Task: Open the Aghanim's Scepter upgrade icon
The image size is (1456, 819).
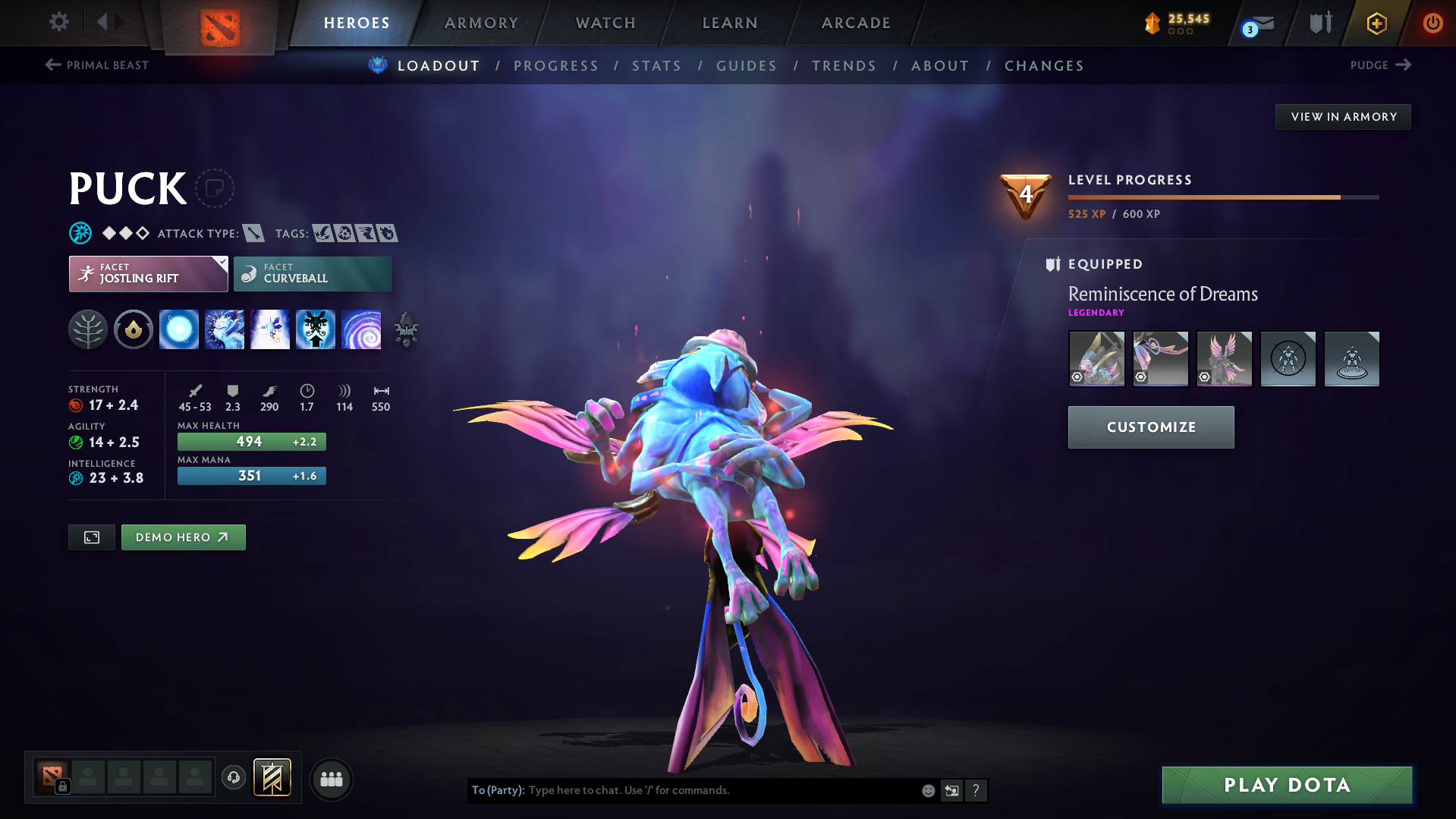Action: (406, 329)
